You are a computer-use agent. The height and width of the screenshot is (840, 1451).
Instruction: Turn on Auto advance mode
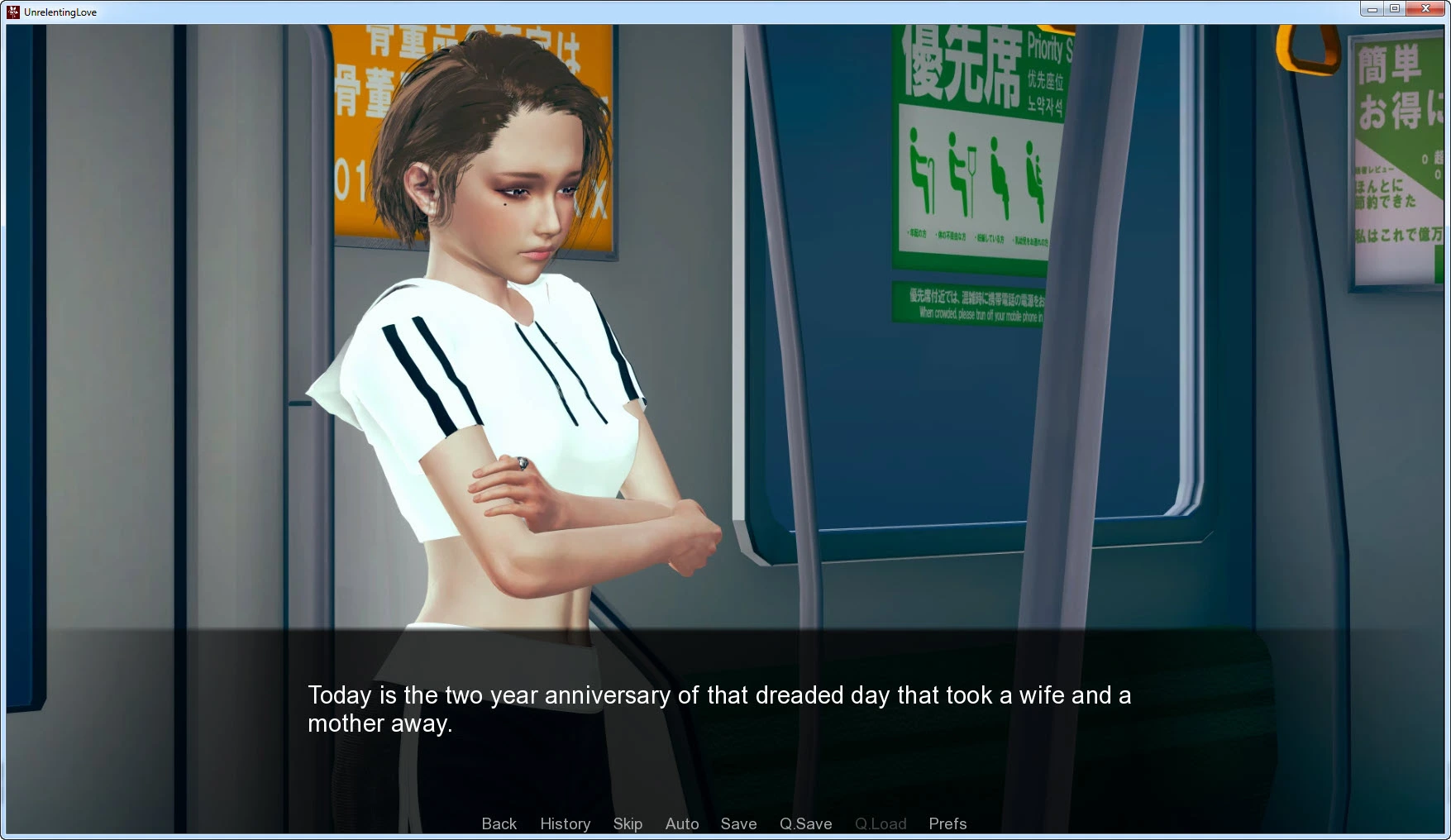pyautogui.click(x=682, y=823)
